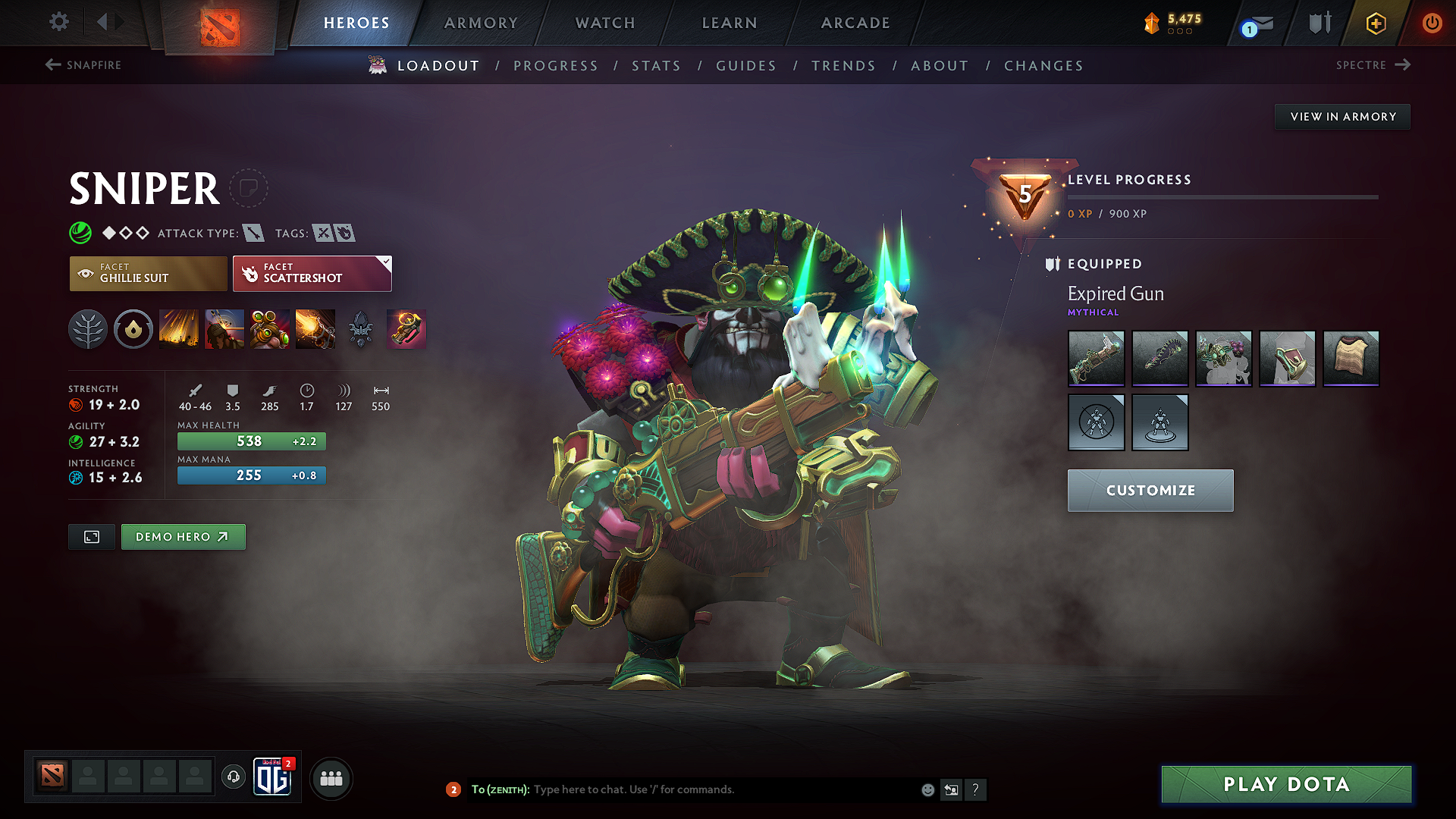Click the attack type ranged indicator
1456x819 pixels.
pyautogui.click(x=256, y=233)
